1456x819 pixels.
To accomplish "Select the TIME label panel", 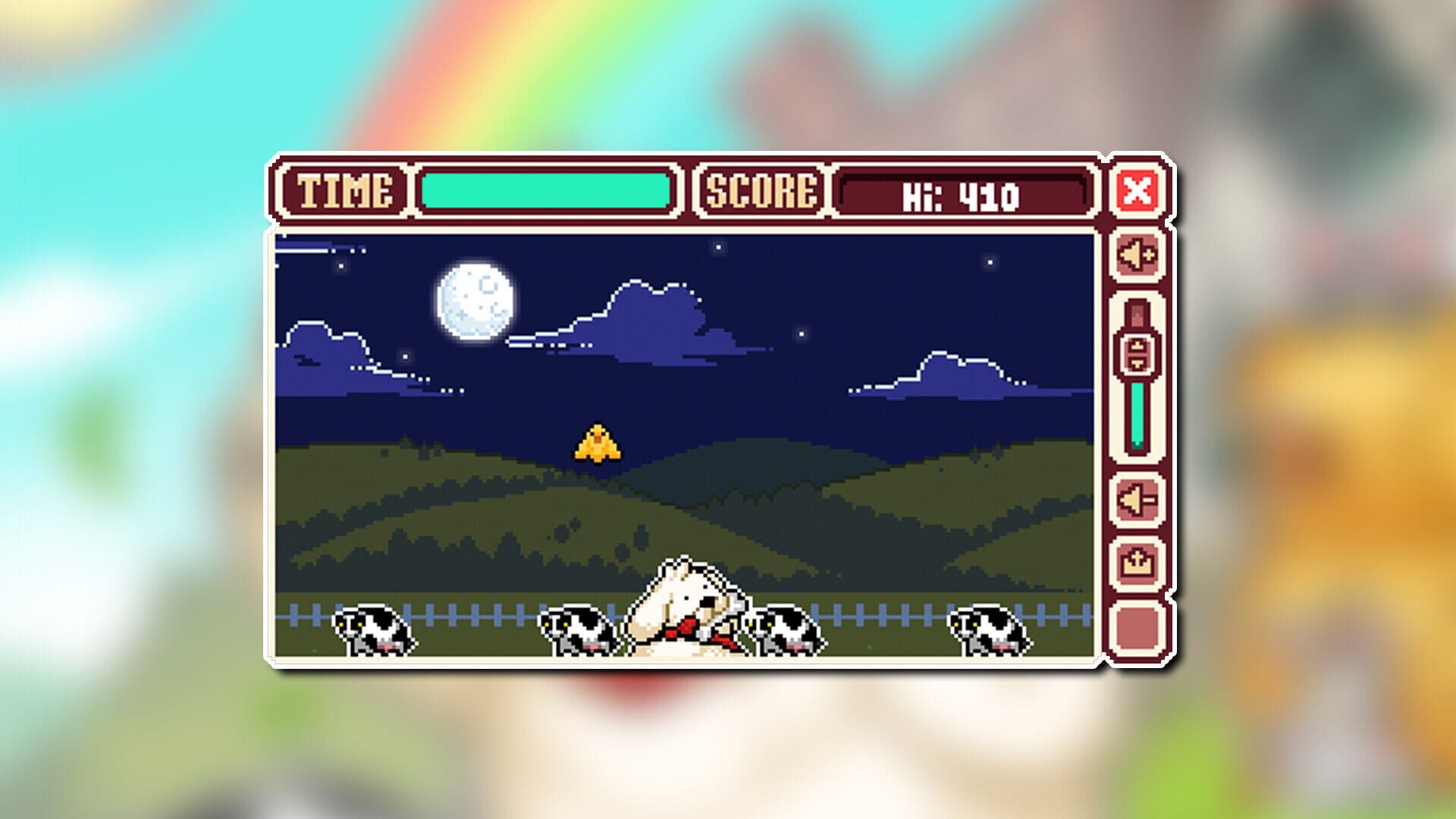I will (x=345, y=191).
